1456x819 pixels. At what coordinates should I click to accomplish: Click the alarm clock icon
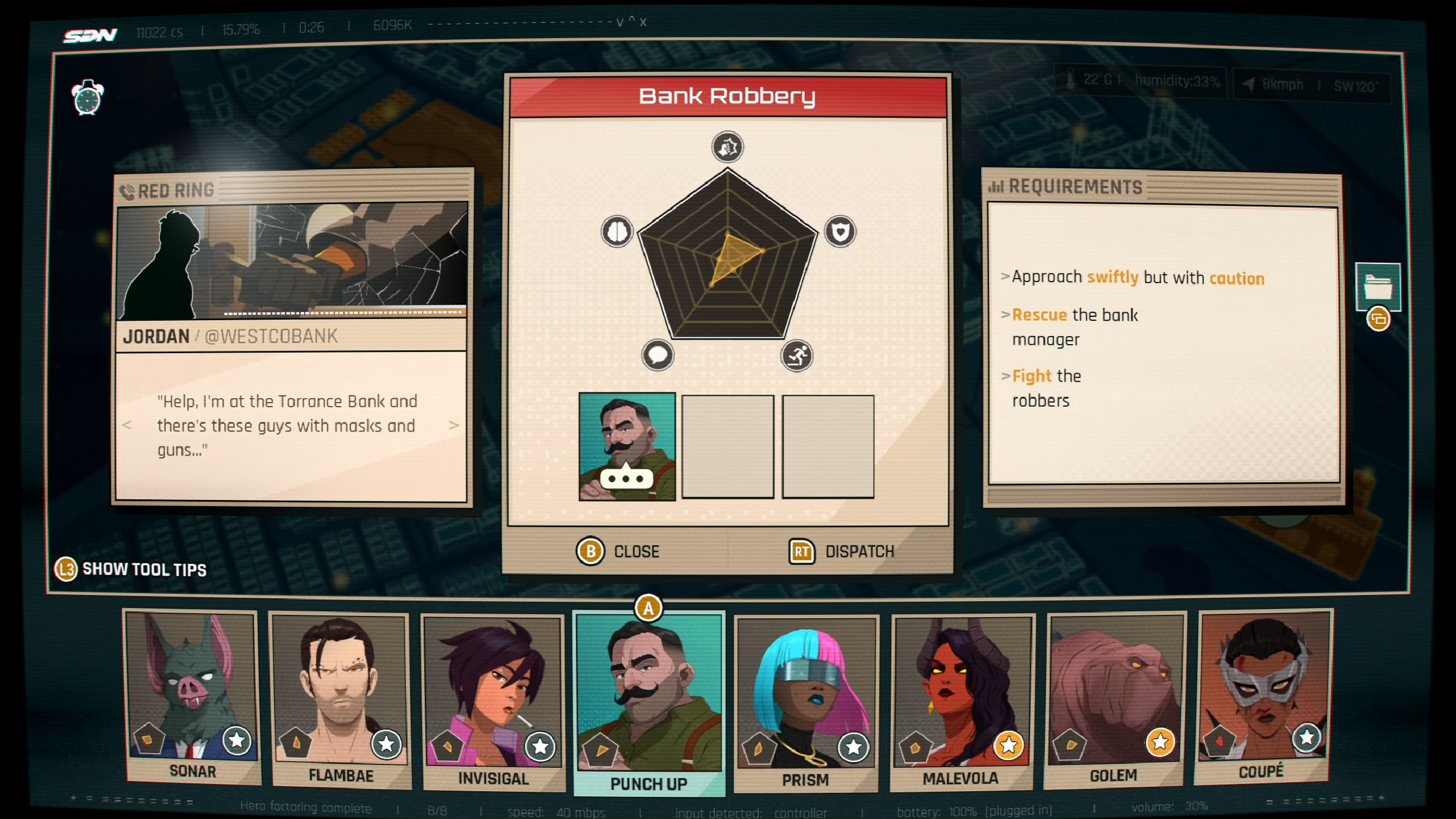click(88, 98)
